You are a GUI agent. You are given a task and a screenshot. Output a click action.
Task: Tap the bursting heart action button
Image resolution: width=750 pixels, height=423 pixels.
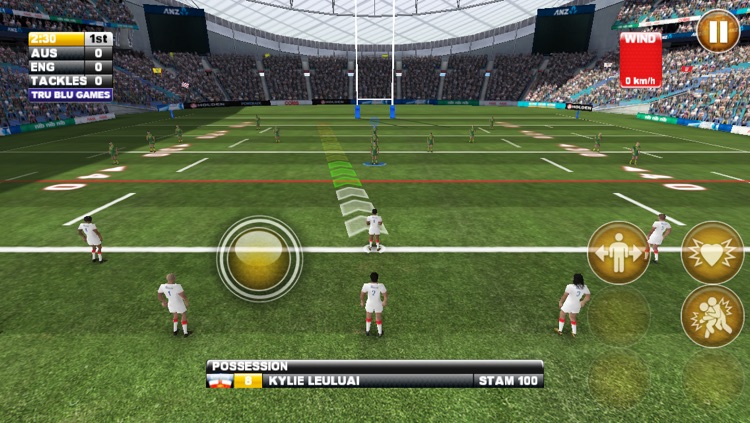[712, 253]
